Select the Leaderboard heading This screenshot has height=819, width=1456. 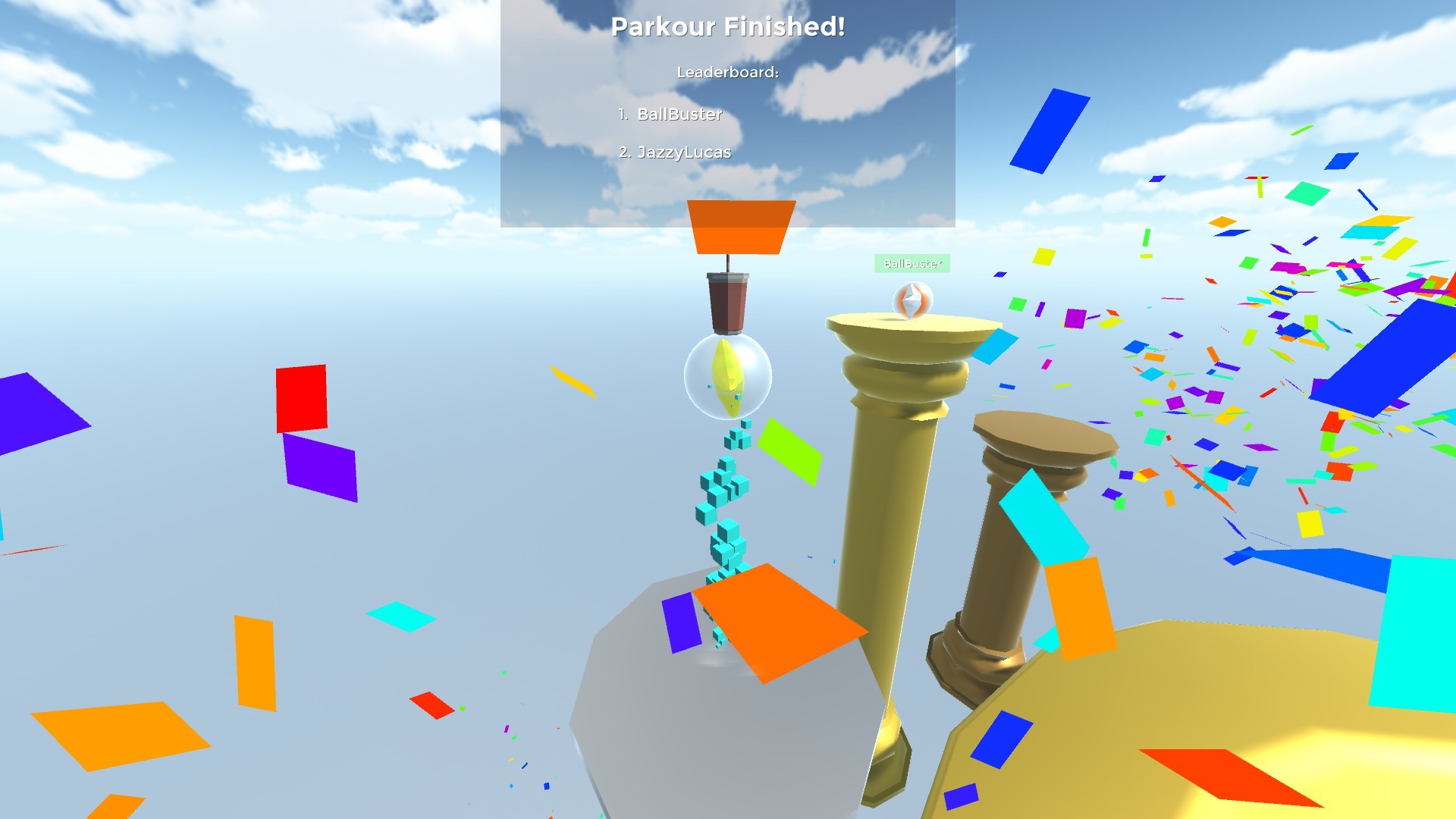coord(726,74)
